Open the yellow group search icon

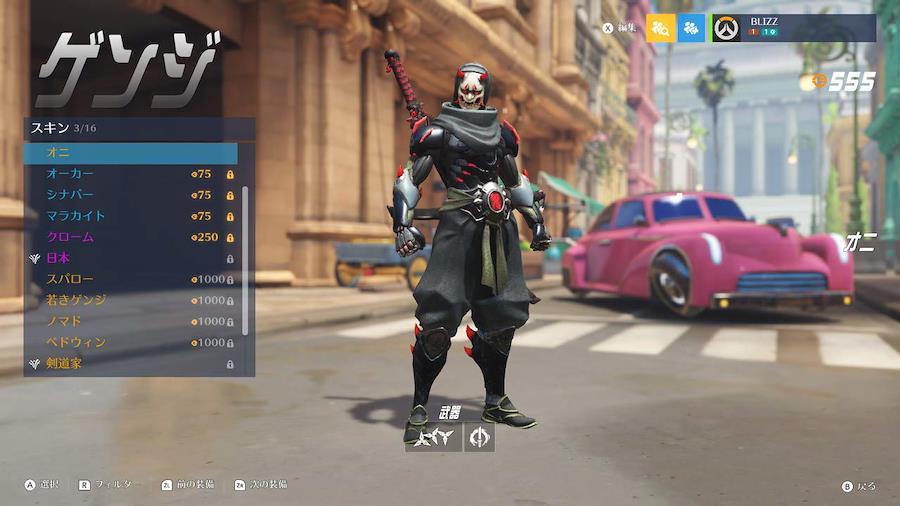pos(661,28)
